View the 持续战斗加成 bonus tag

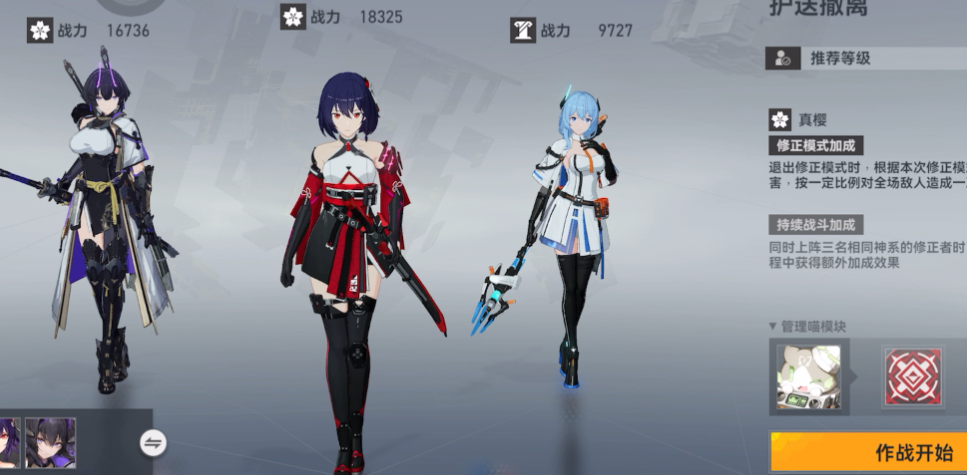click(815, 224)
